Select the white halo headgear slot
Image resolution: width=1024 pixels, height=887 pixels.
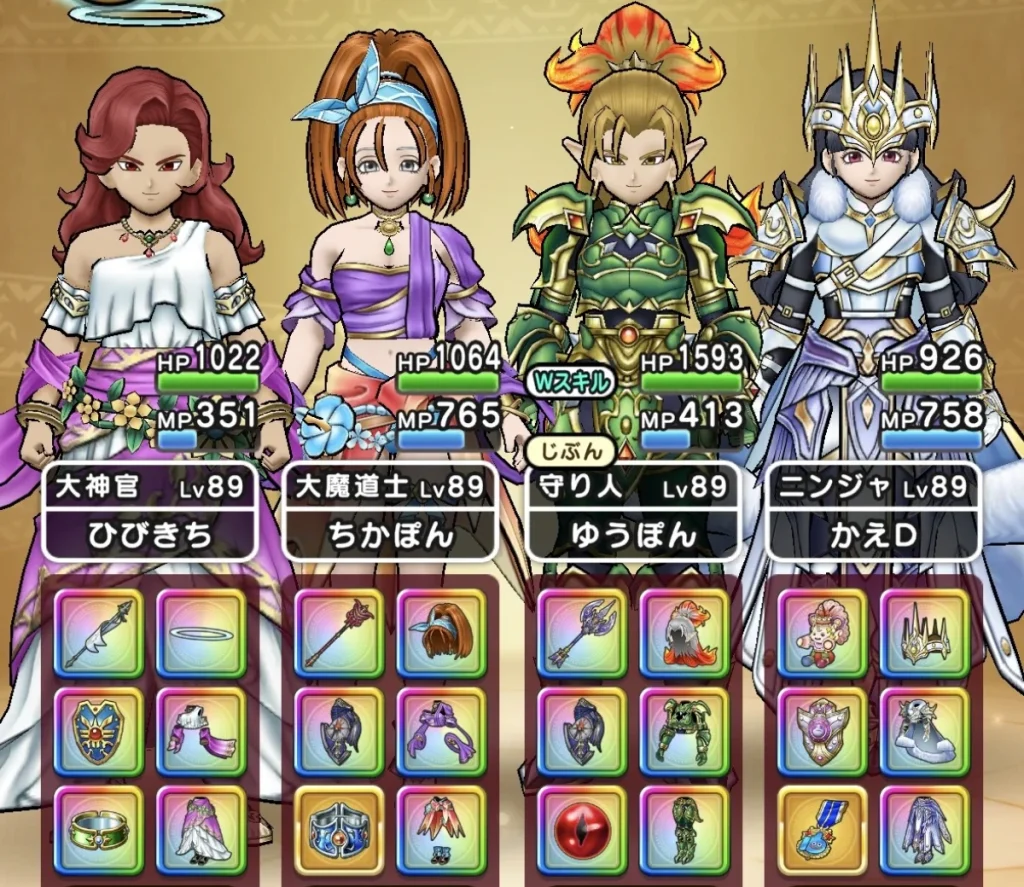click(201, 634)
